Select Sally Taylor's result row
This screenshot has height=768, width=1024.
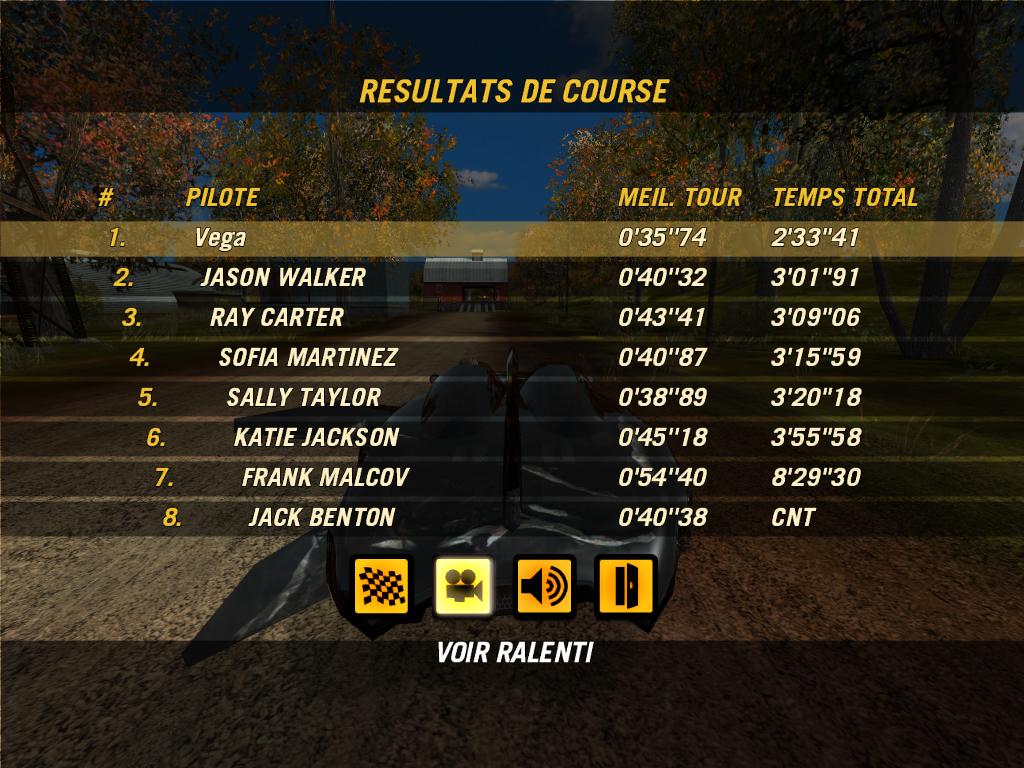[511, 398]
